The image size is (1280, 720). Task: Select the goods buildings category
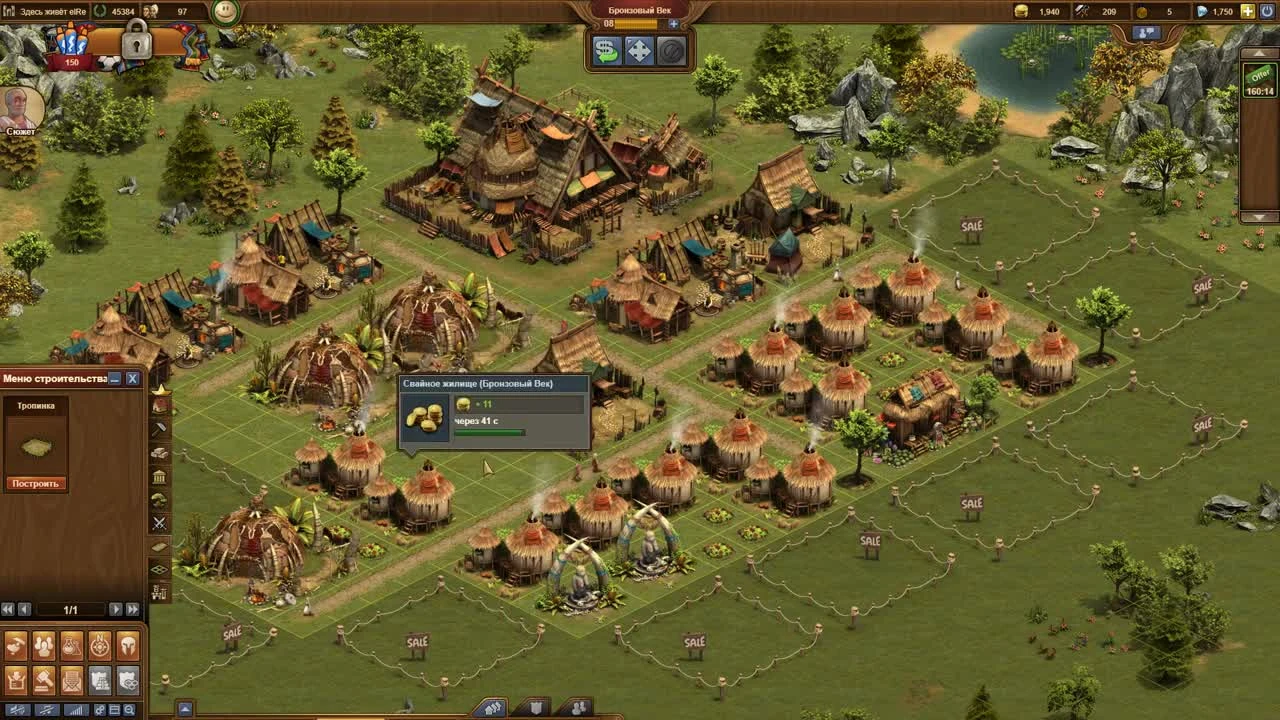[x=160, y=453]
